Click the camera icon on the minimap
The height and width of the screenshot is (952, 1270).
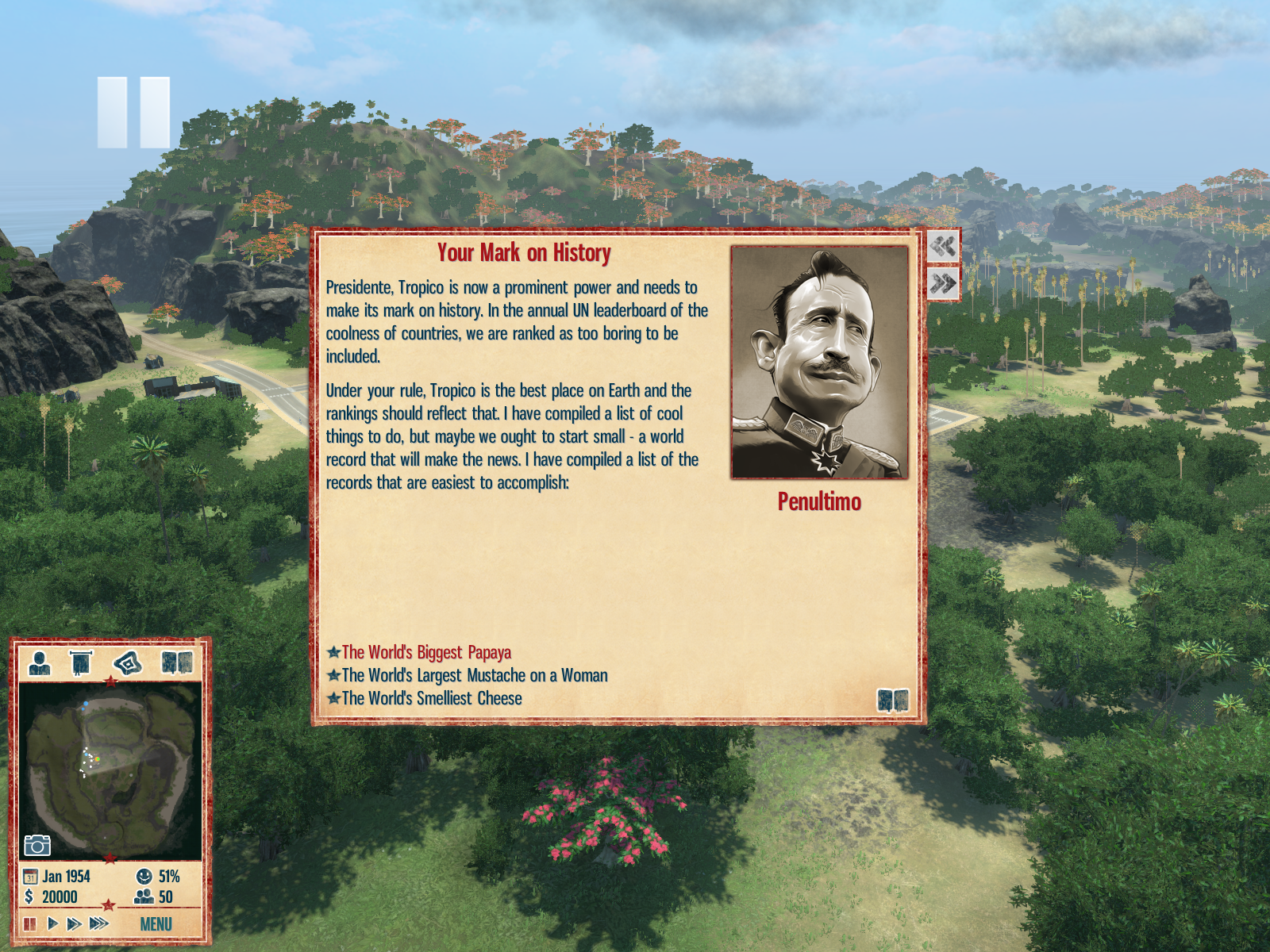pos(37,846)
